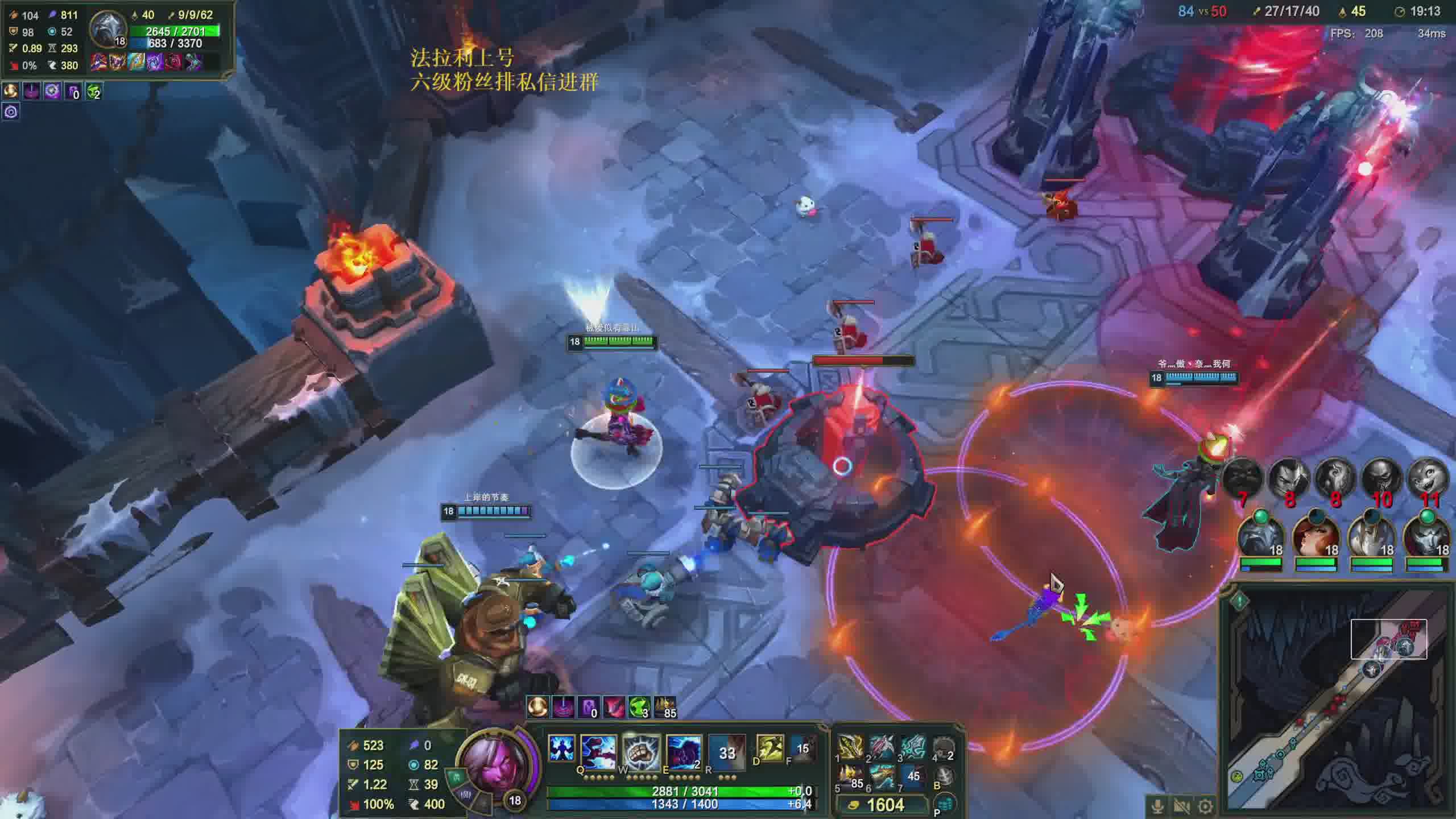Image resolution: width=1456 pixels, height=819 pixels.
Task: Activate the W fist ability
Action: tap(641, 752)
